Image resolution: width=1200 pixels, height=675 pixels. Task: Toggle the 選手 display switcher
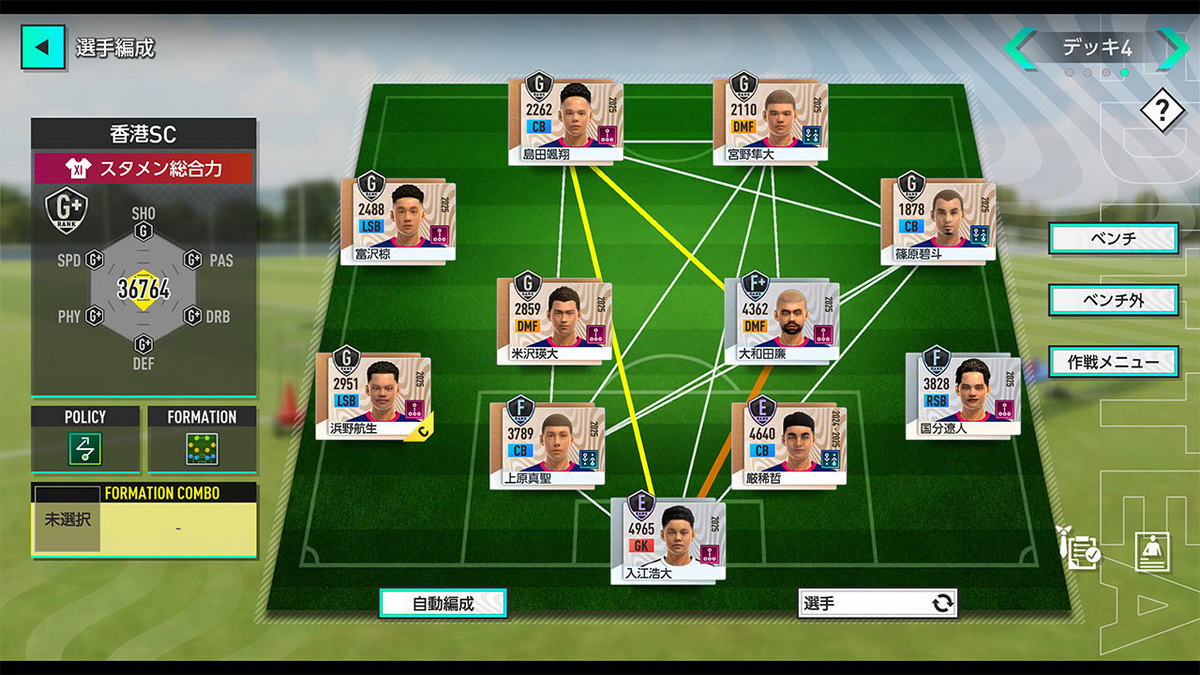[x=877, y=603]
